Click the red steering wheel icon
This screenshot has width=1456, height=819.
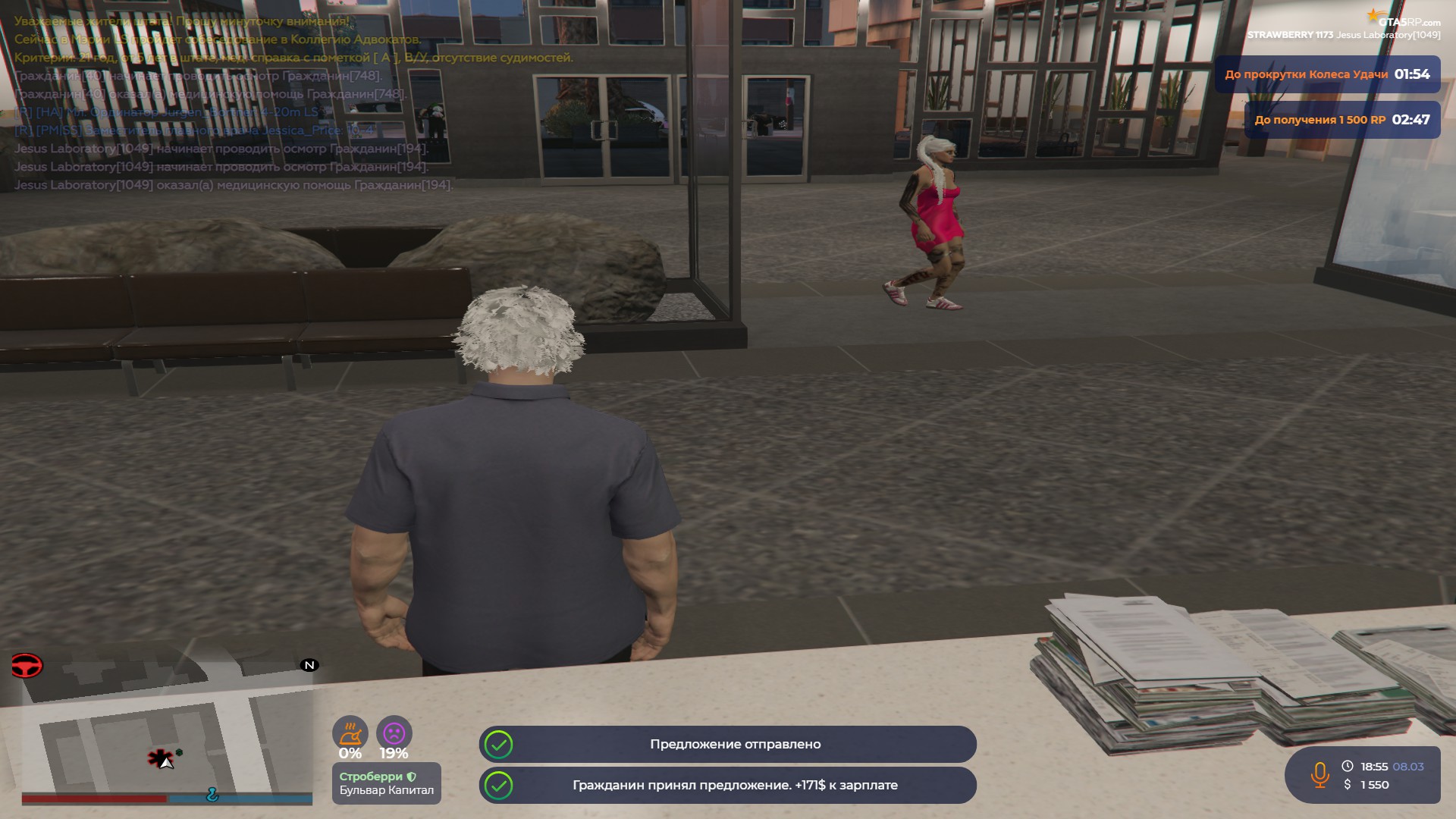pyautogui.click(x=27, y=666)
